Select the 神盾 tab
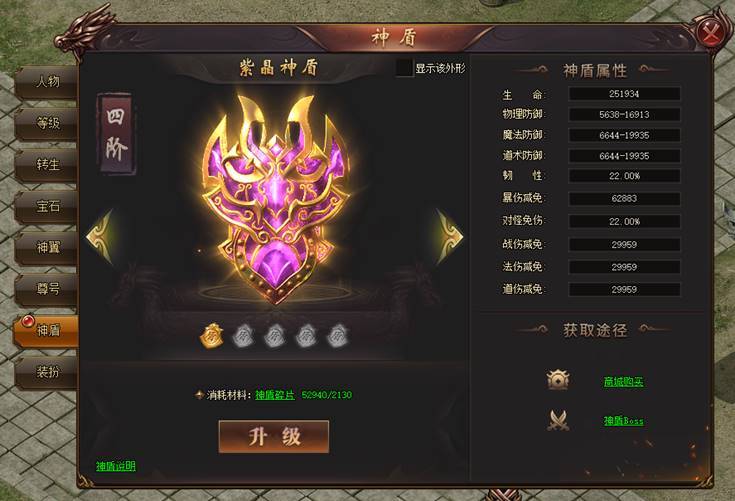This screenshot has height=501, width=735. point(48,330)
